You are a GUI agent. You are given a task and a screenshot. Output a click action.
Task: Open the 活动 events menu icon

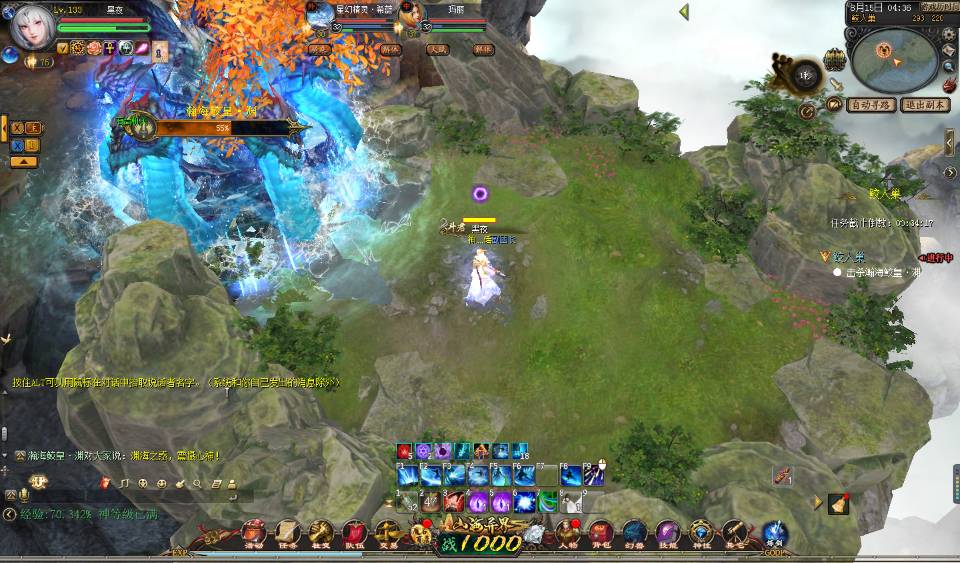point(254,532)
